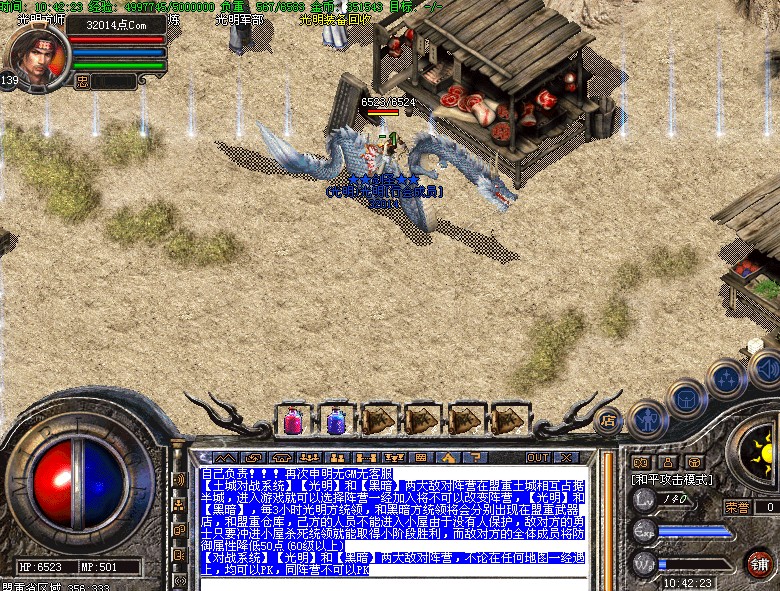
Task: Toggle the sound speaker button
Action: [x=765, y=367]
